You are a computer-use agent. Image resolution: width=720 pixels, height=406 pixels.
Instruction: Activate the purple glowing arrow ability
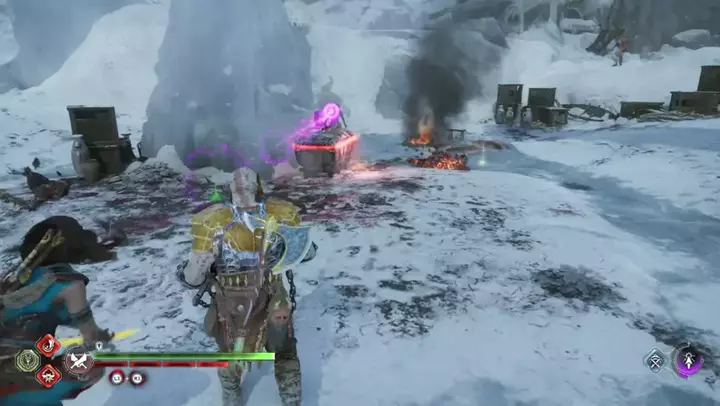(x=688, y=360)
